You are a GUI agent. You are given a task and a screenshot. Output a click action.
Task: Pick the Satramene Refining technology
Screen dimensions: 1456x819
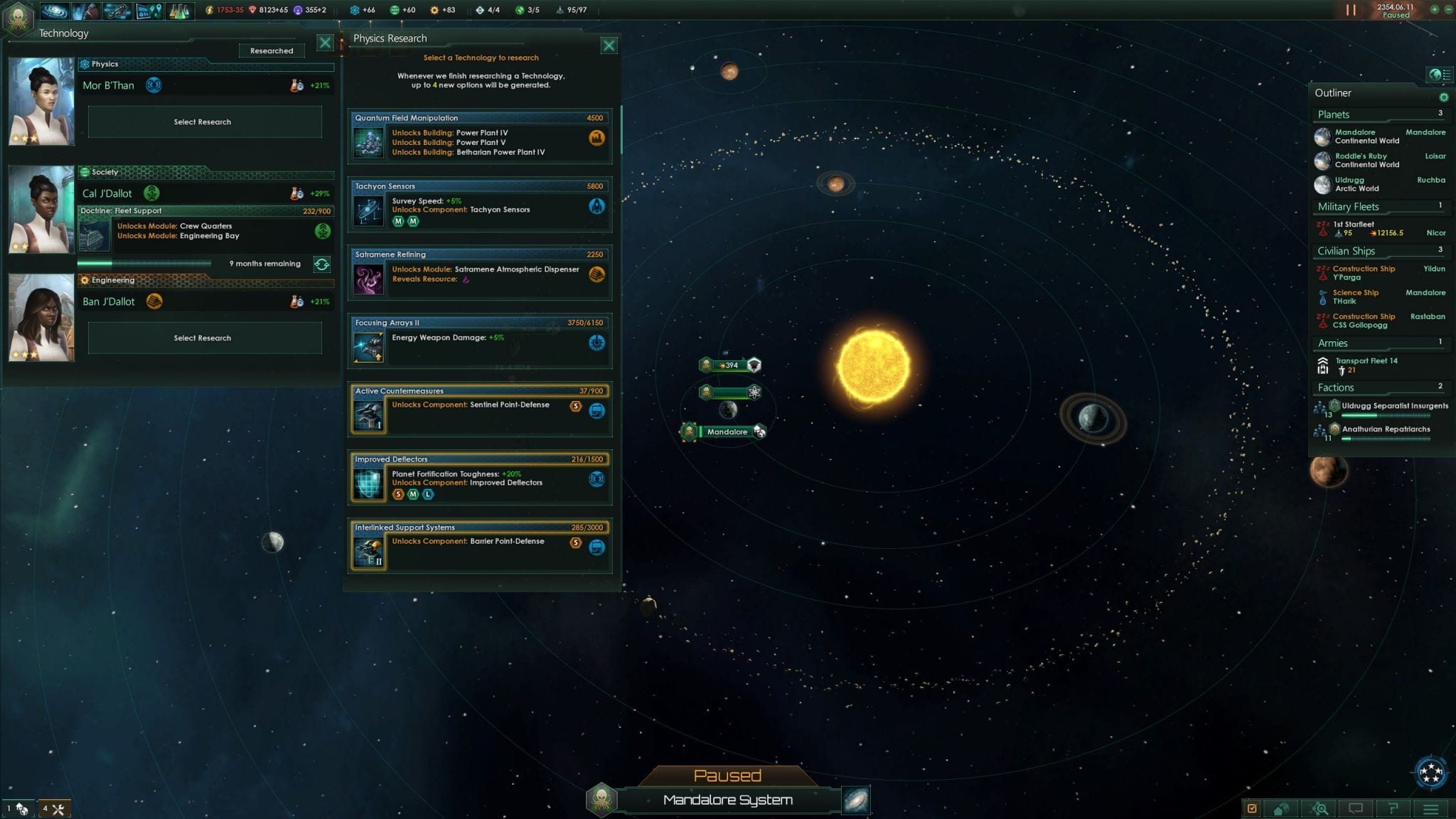pyautogui.click(x=480, y=274)
